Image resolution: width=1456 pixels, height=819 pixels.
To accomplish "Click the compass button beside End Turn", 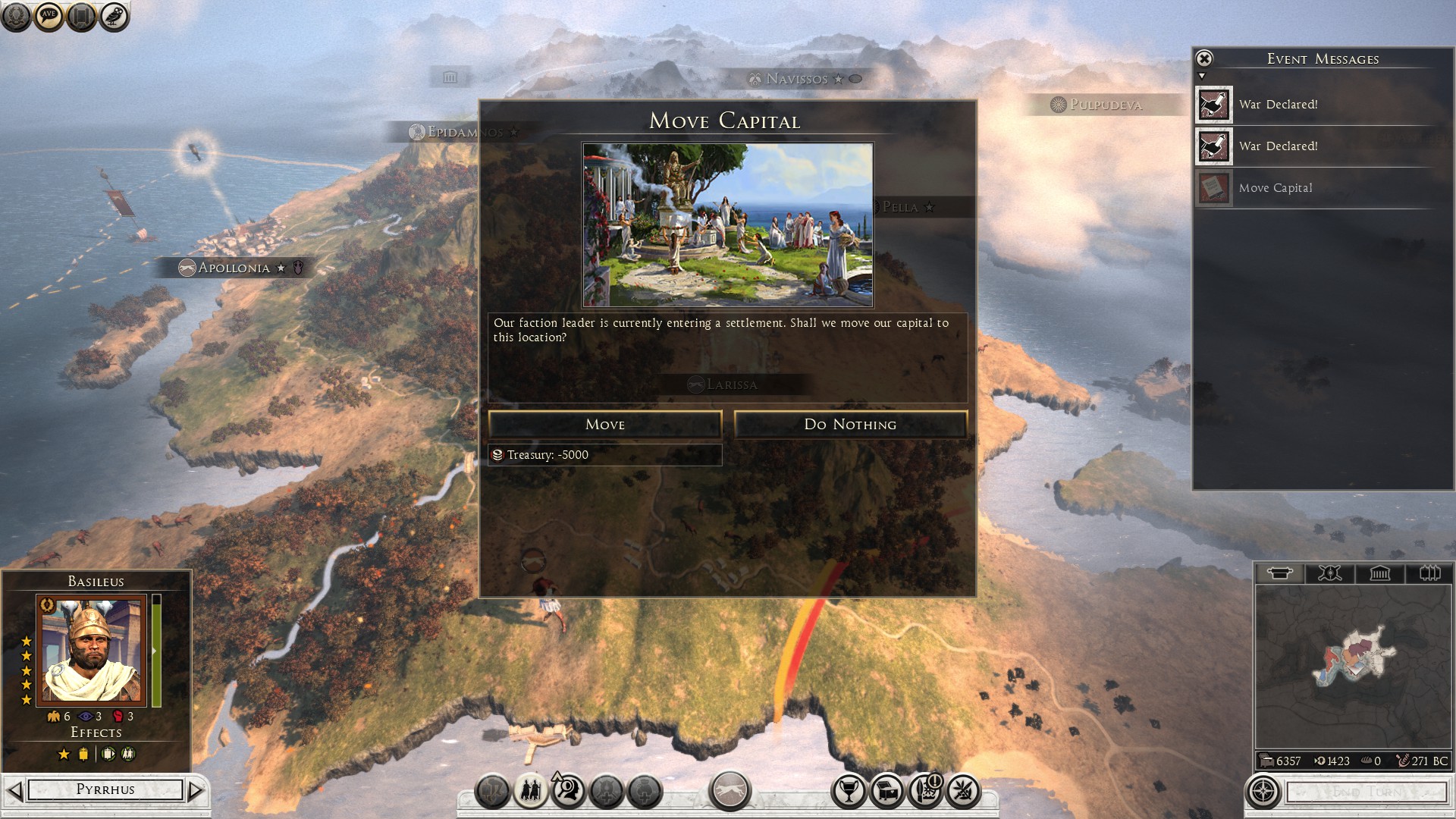I will 1263,792.
